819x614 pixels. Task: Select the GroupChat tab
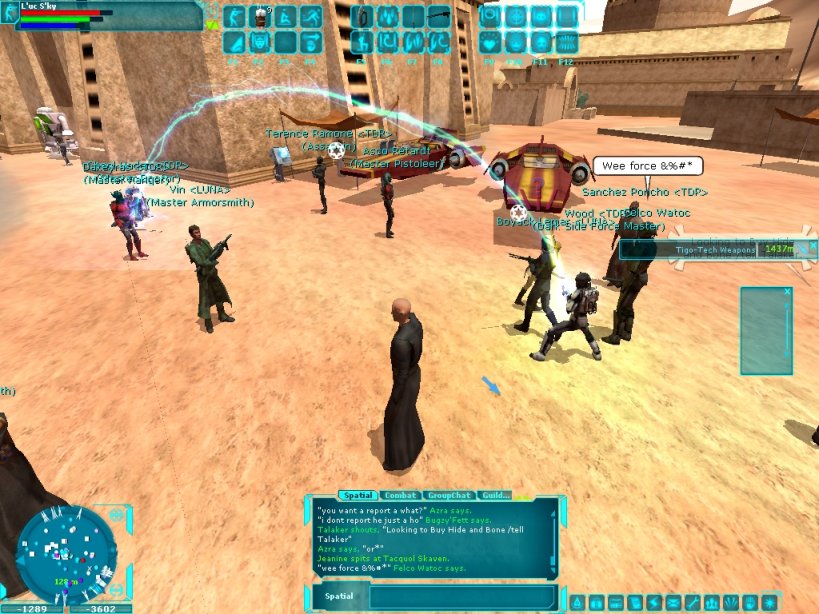click(x=448, y=495)
